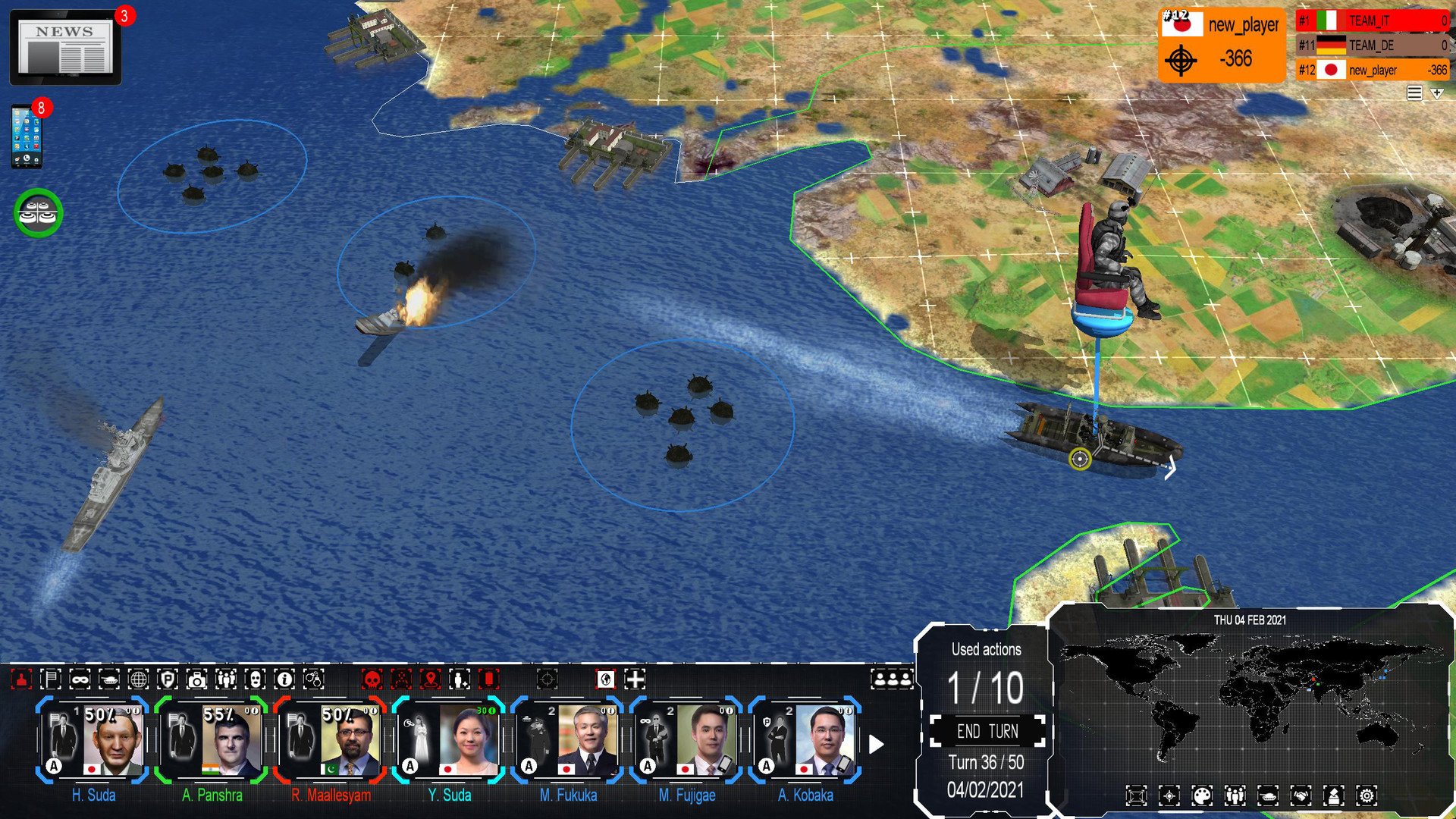Screen dimensions: 1456x819
Task: Open the phone showing 8 messages
Action: [28, 135]
